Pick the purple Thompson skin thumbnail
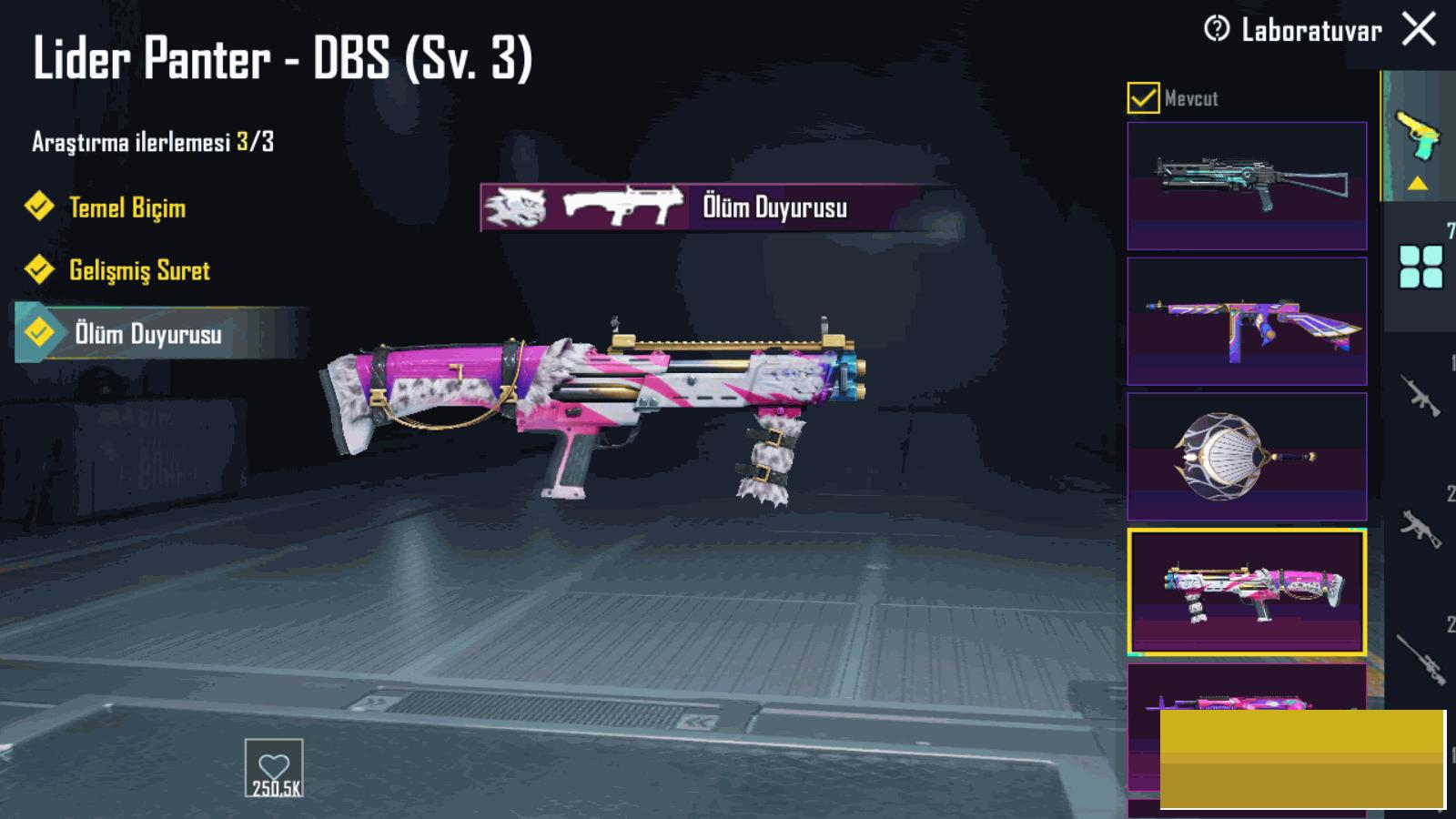1456x819 pixels. pos(1247,321)
